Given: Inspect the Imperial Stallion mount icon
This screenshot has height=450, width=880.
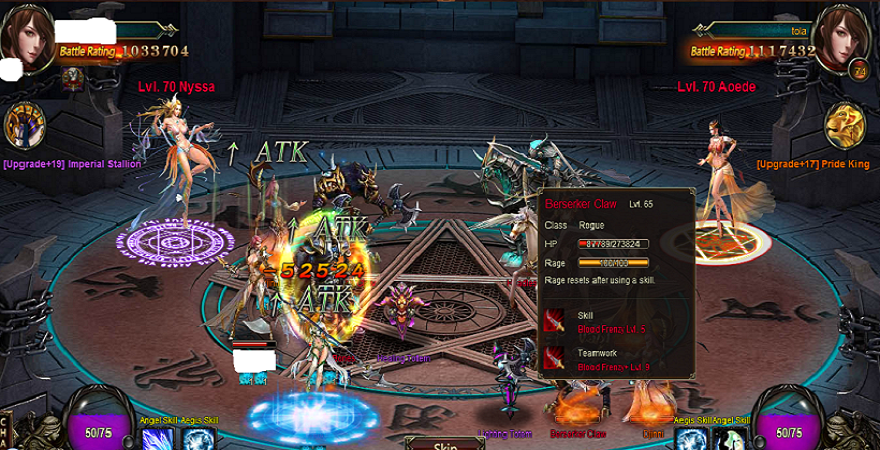Looking at the screenshot, I should [x=24, y=127].
